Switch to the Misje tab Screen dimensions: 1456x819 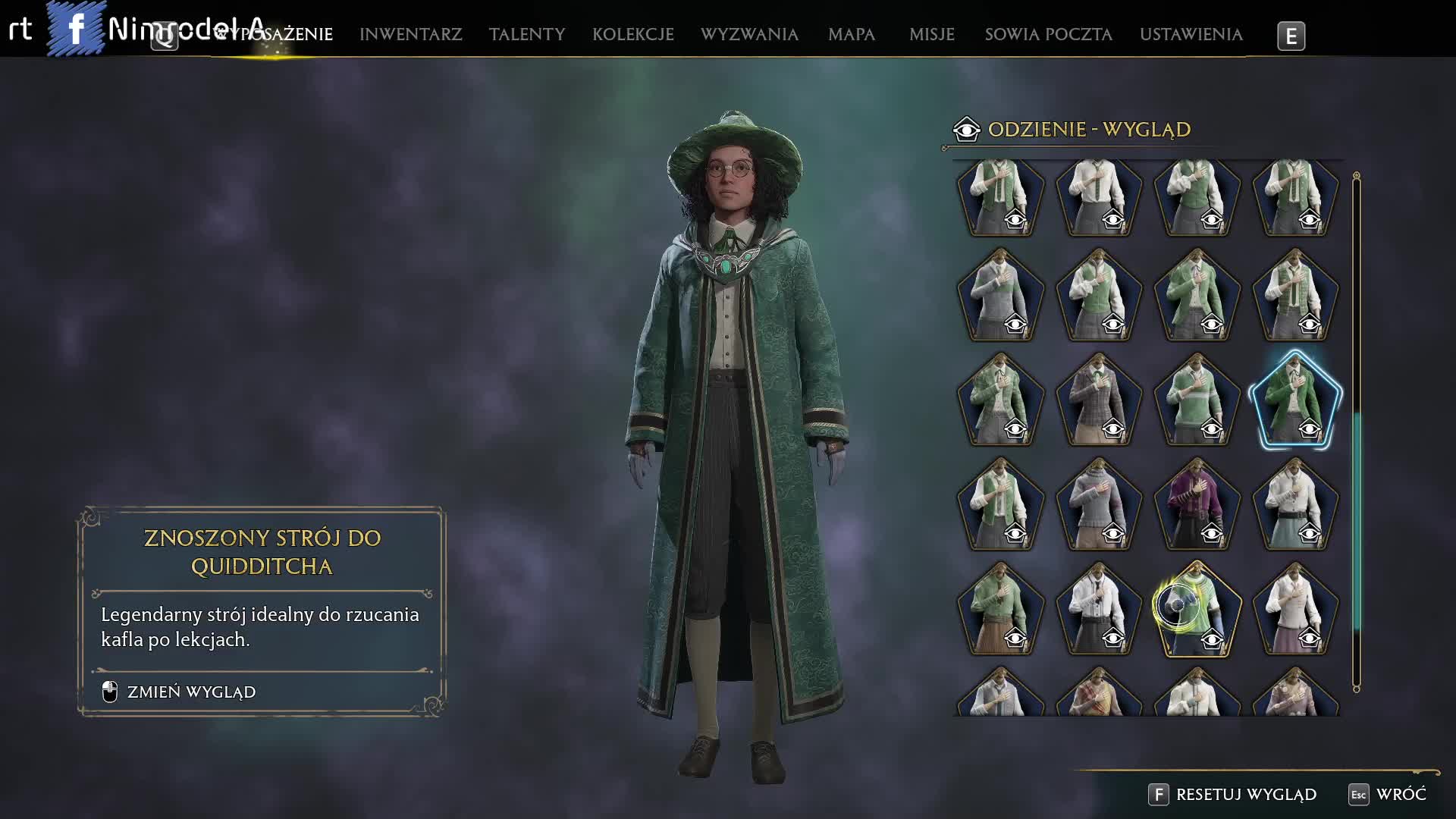point(931,34)
